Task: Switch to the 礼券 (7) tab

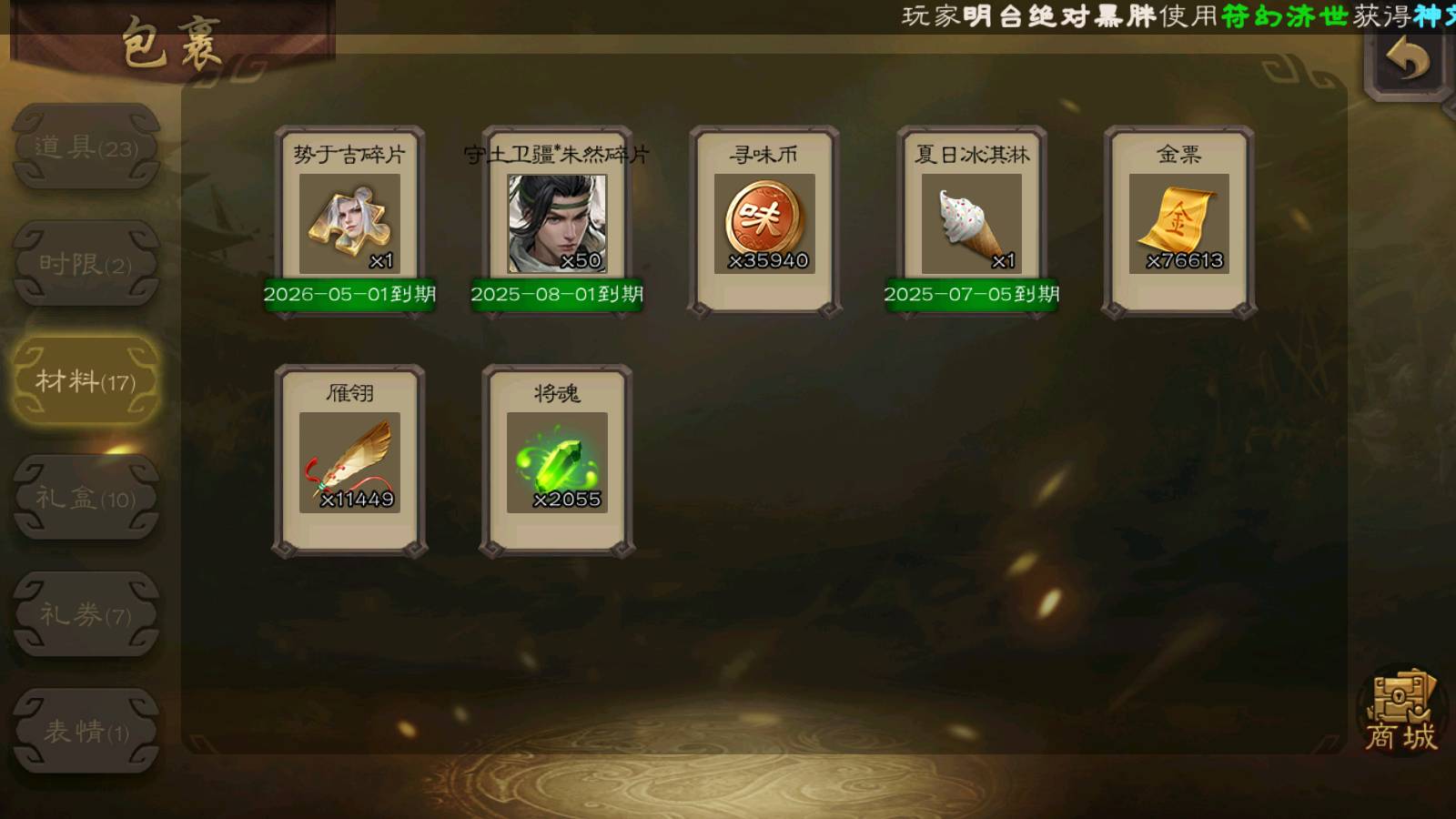Action: 86,614
